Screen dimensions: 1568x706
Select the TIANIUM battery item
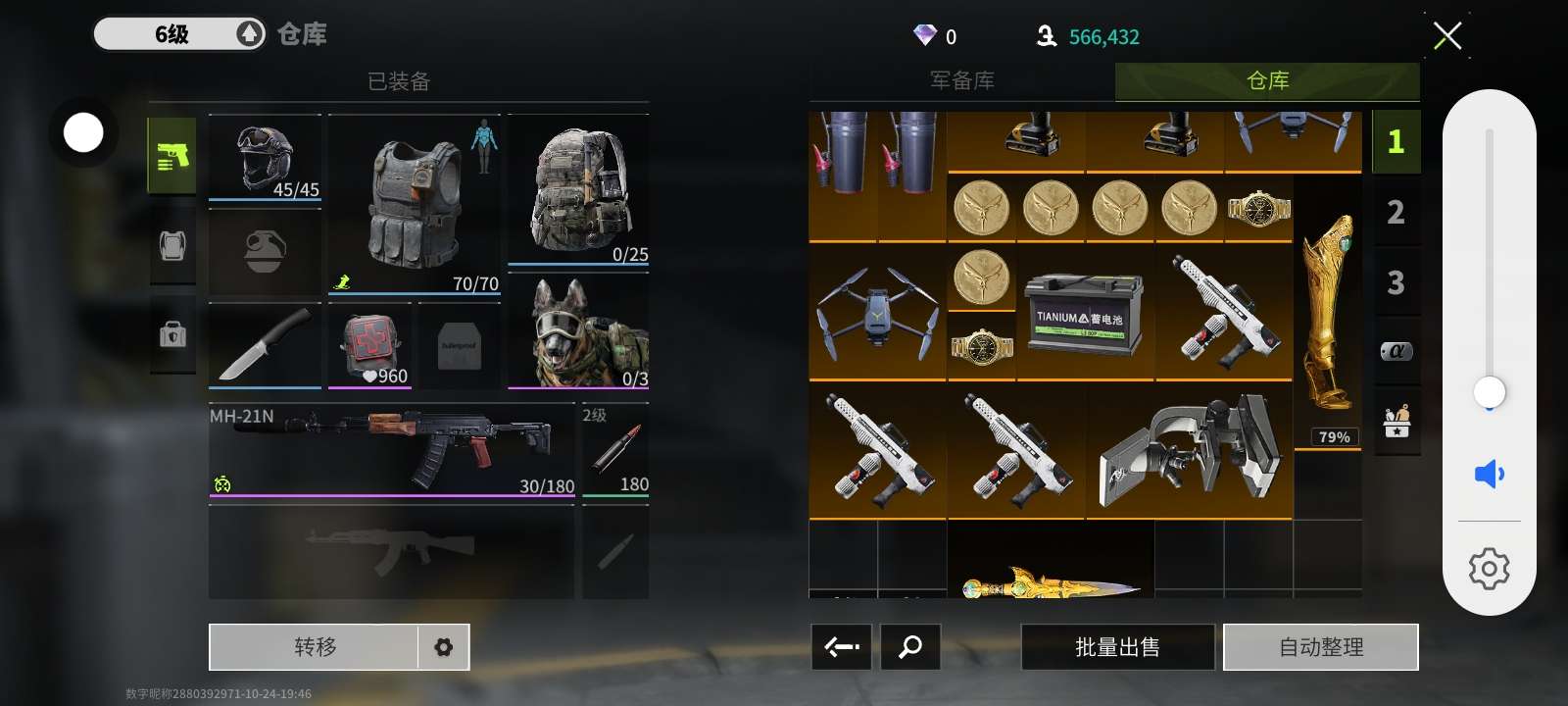pos(1085,314)
